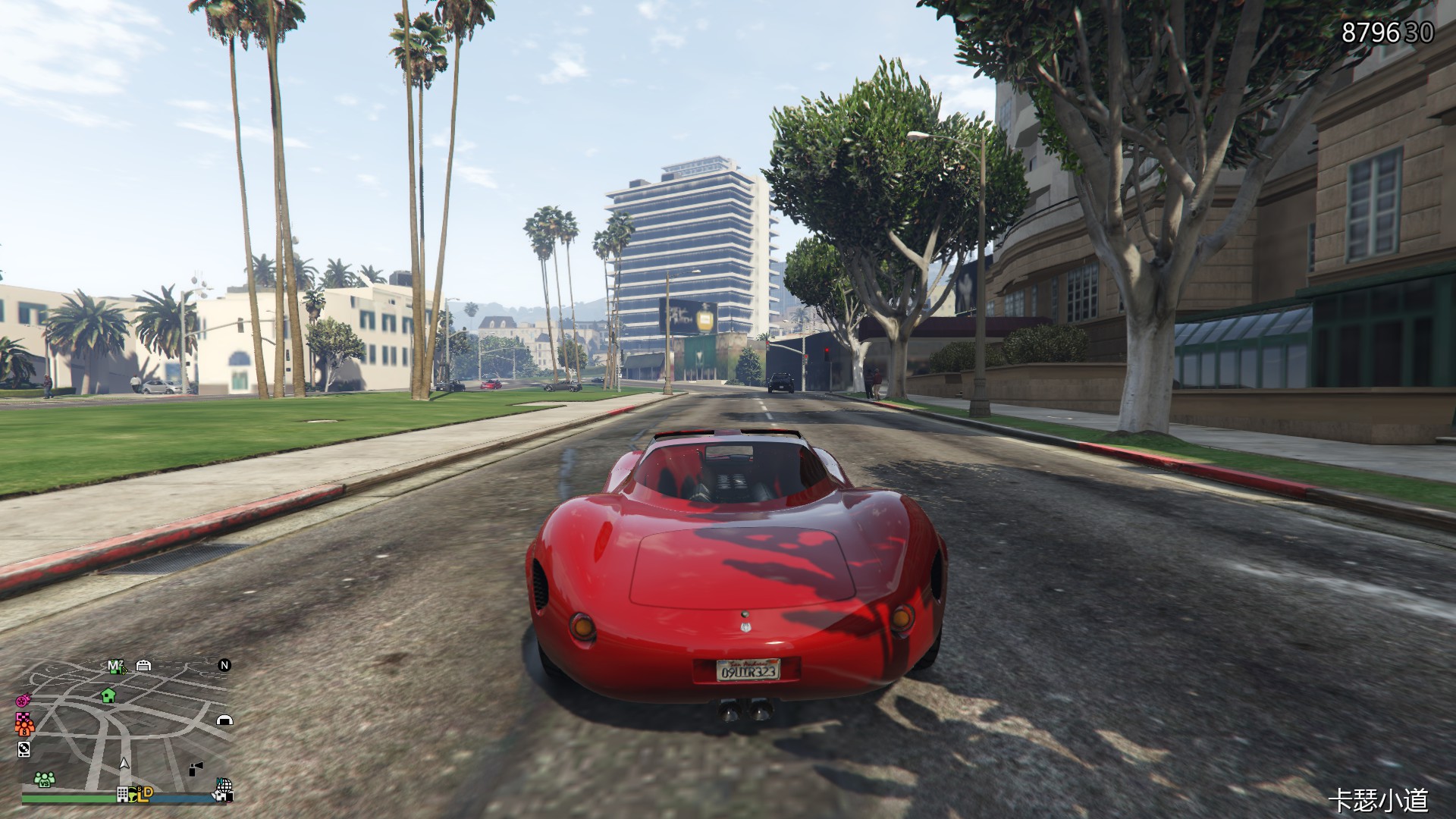
Task: Select the green VS versus mode marker
Action: point(44,779)
